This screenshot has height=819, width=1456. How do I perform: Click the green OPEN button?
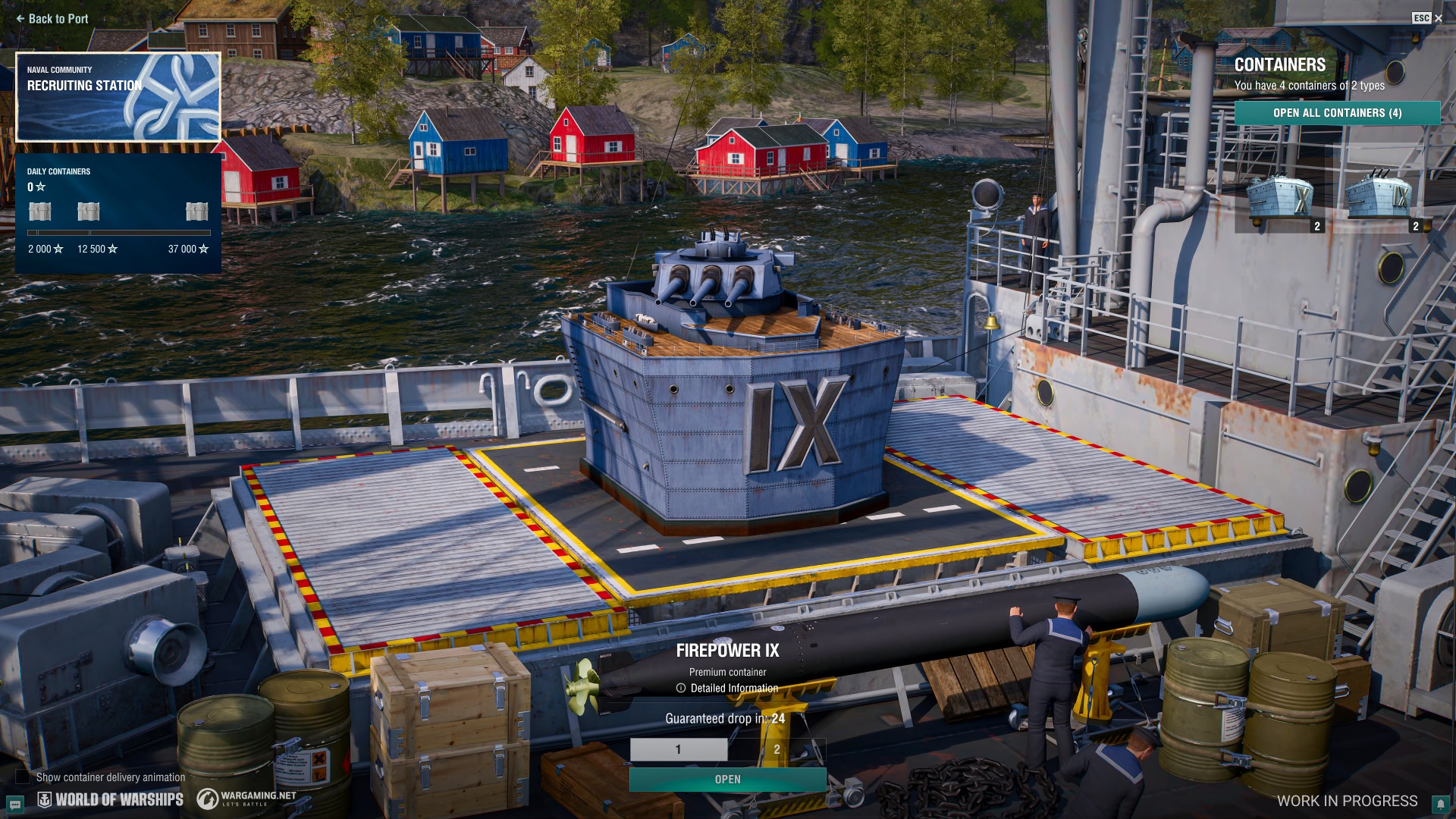tap(727, 780)
